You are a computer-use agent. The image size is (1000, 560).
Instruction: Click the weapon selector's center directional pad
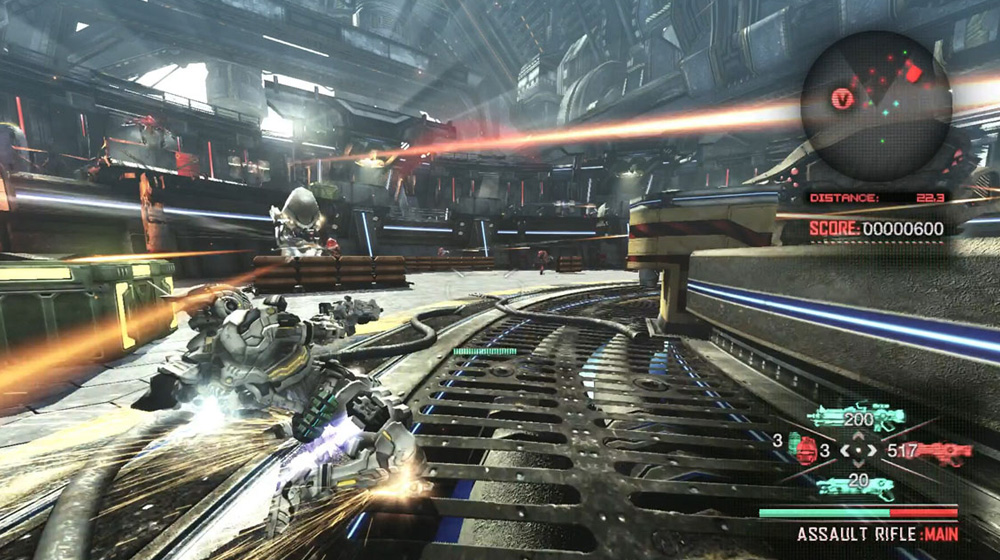tap(858, 451)
